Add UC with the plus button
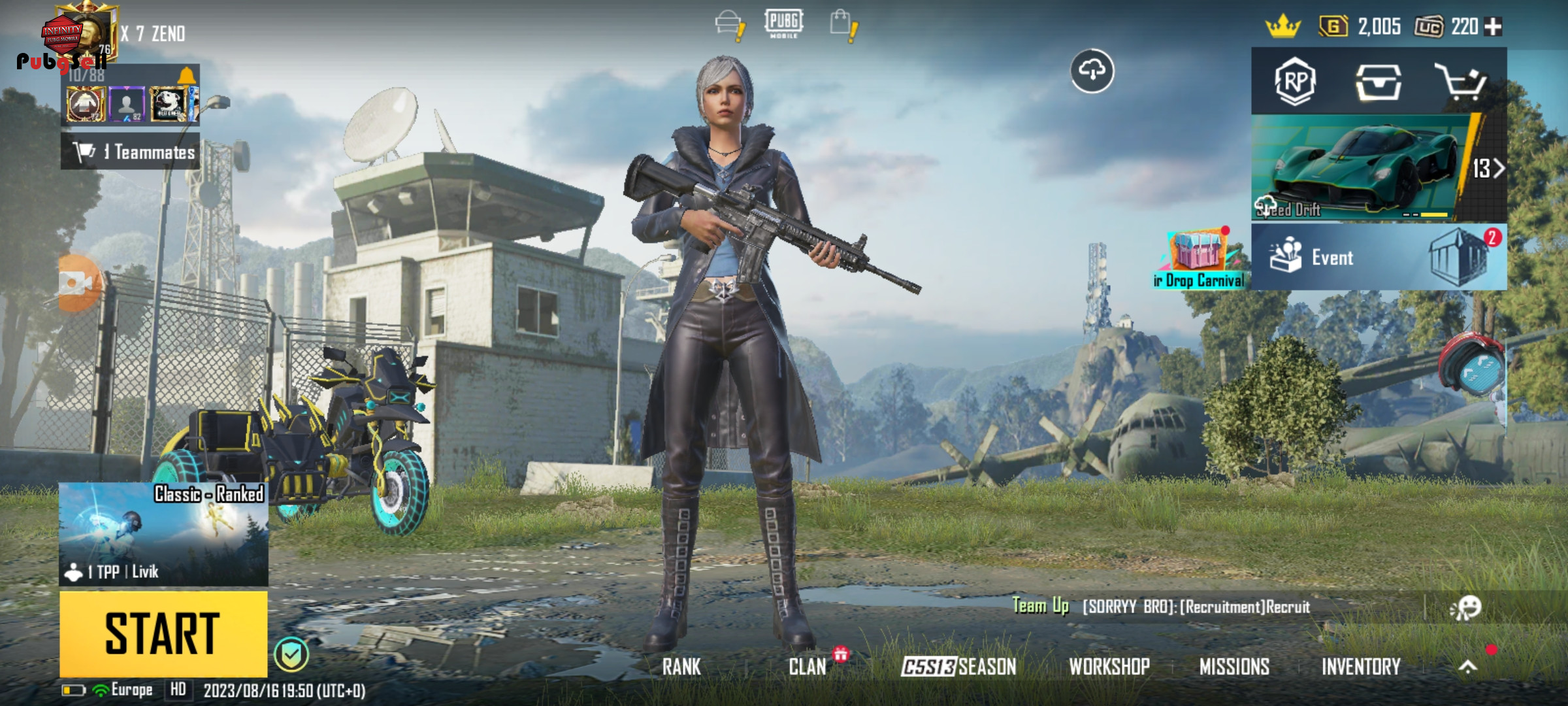1568x706 pixels. pos(1493,27)
